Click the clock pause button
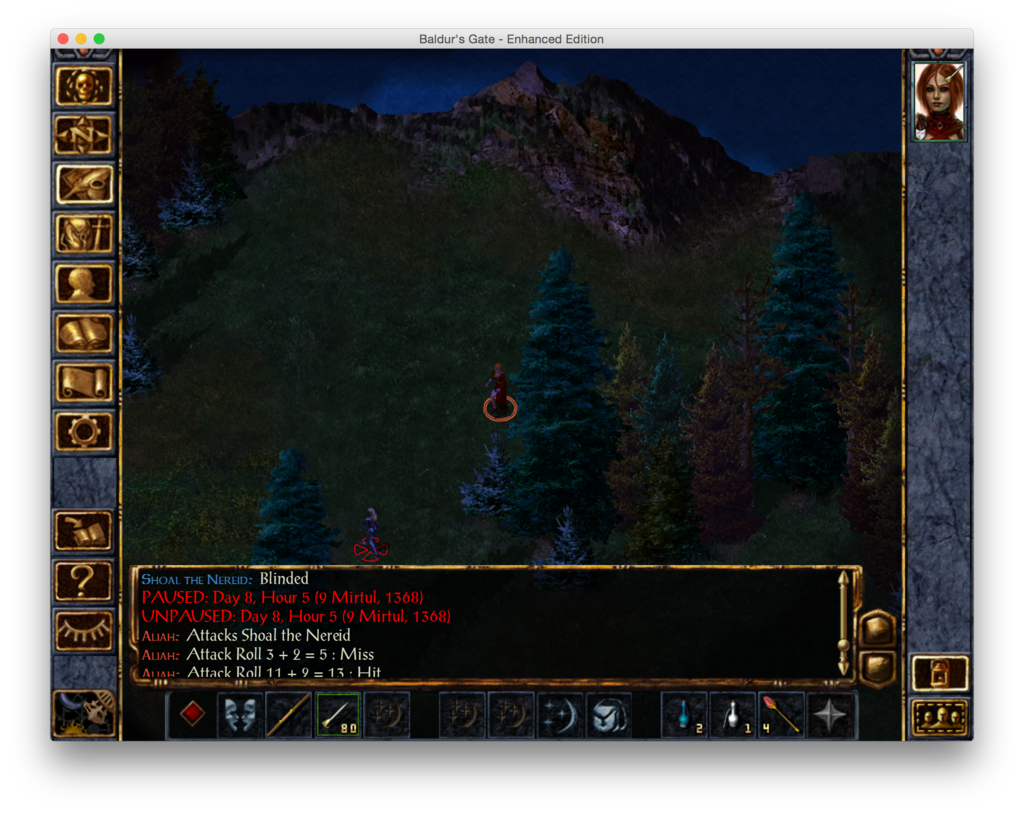Screen dimensions: 1024x813 click(x=84, y=712)
